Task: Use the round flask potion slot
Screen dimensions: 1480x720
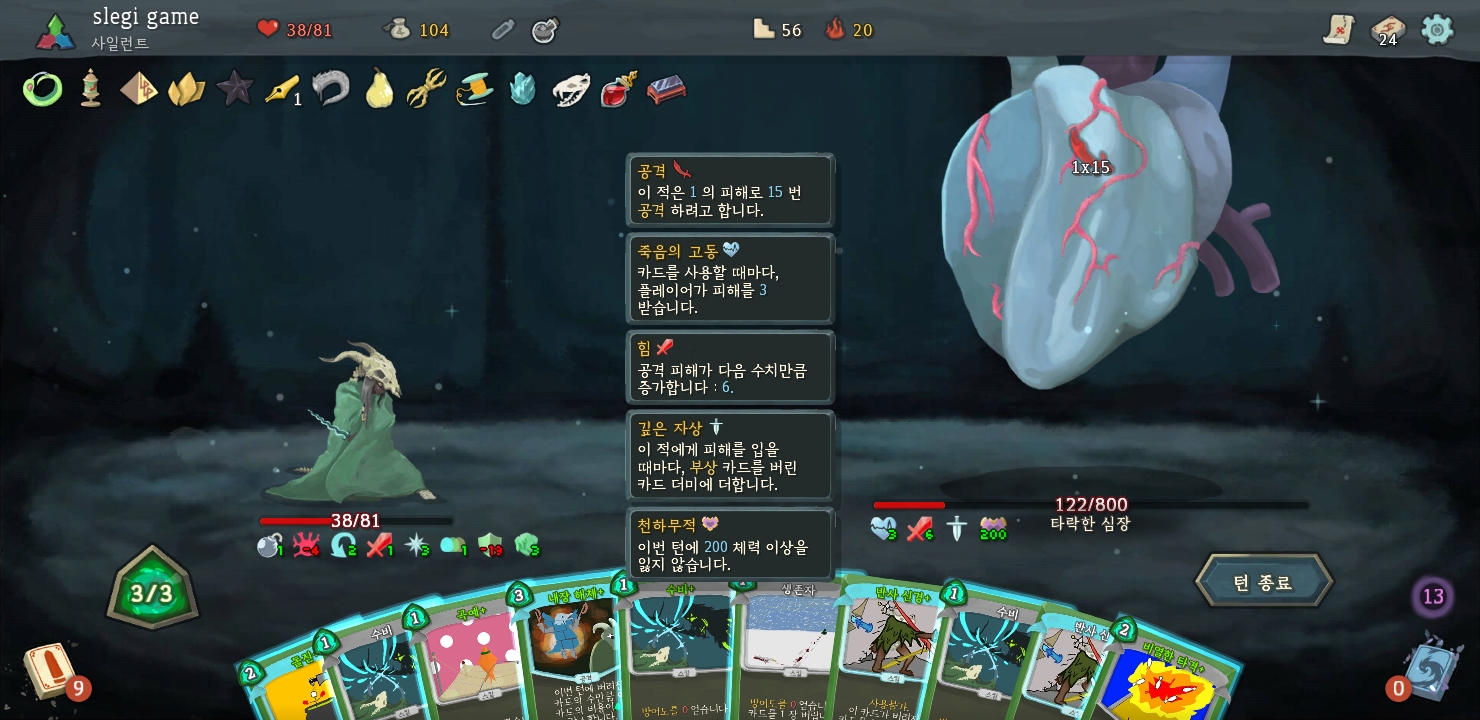Action: [x=544, y=30]
